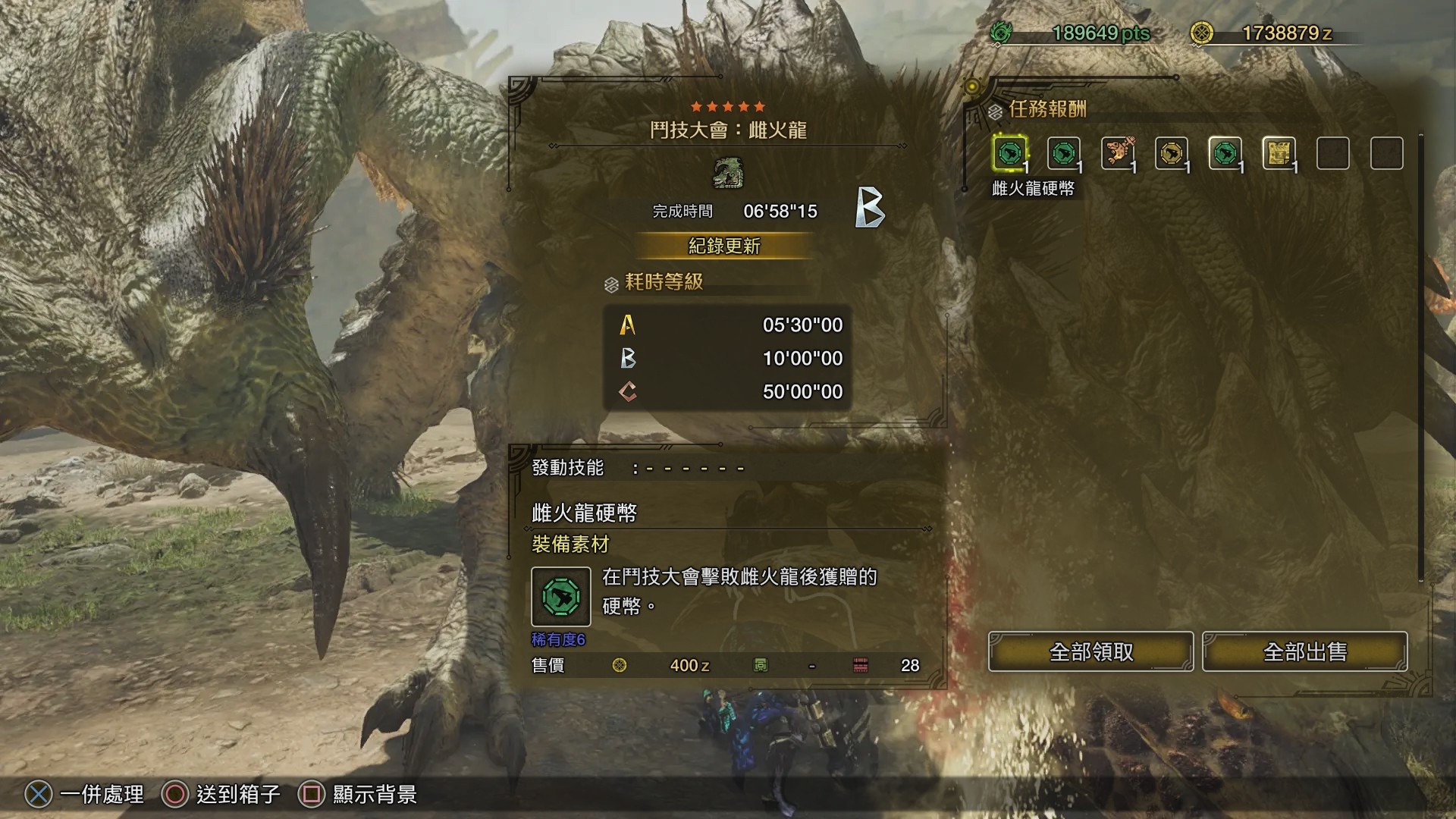Select the orange monster material reward
This screenshot has width=1456, height=819.
pos(1118,153)
